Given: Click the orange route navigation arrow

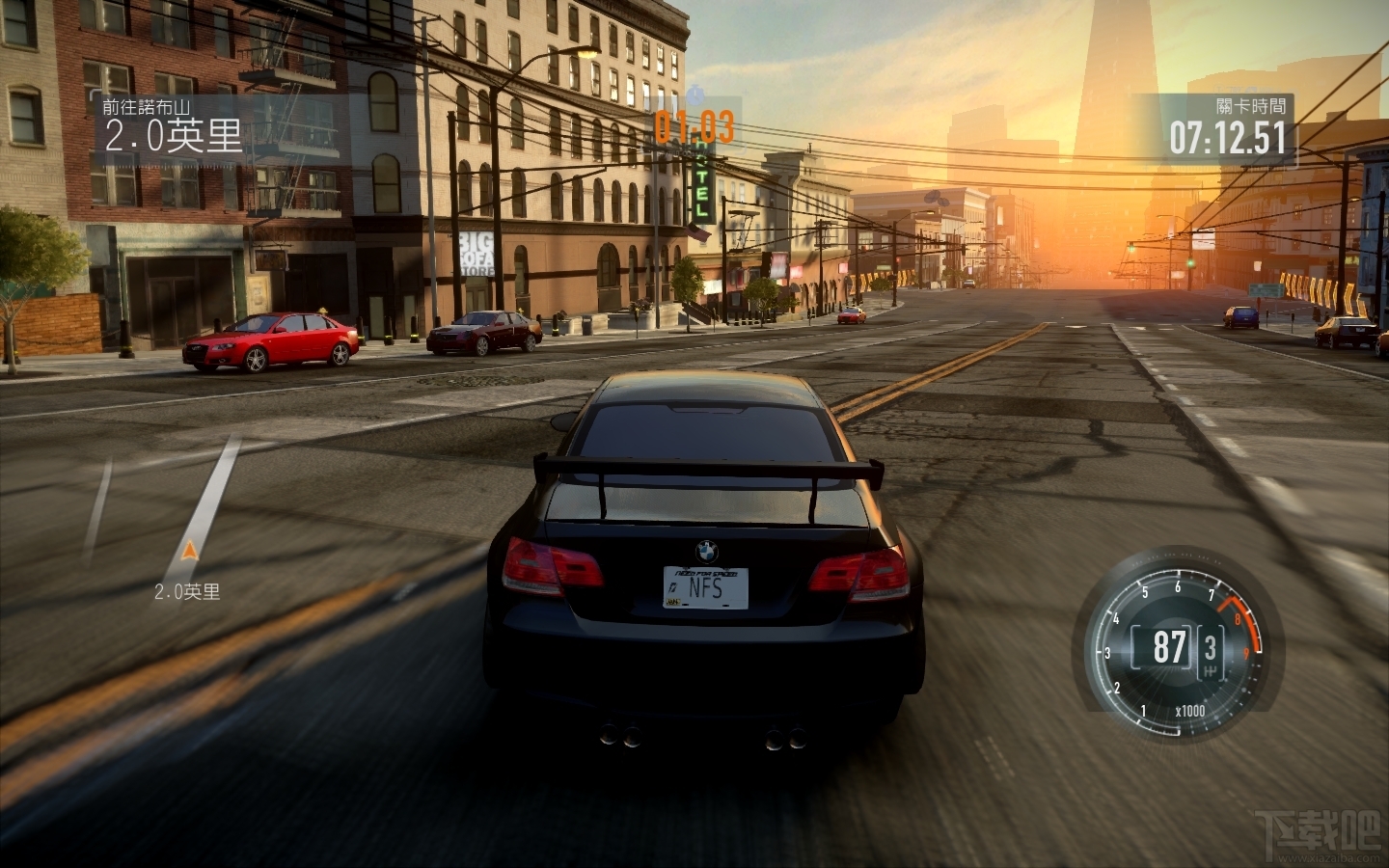Looking at the screenshot, I should coord(189,551).
